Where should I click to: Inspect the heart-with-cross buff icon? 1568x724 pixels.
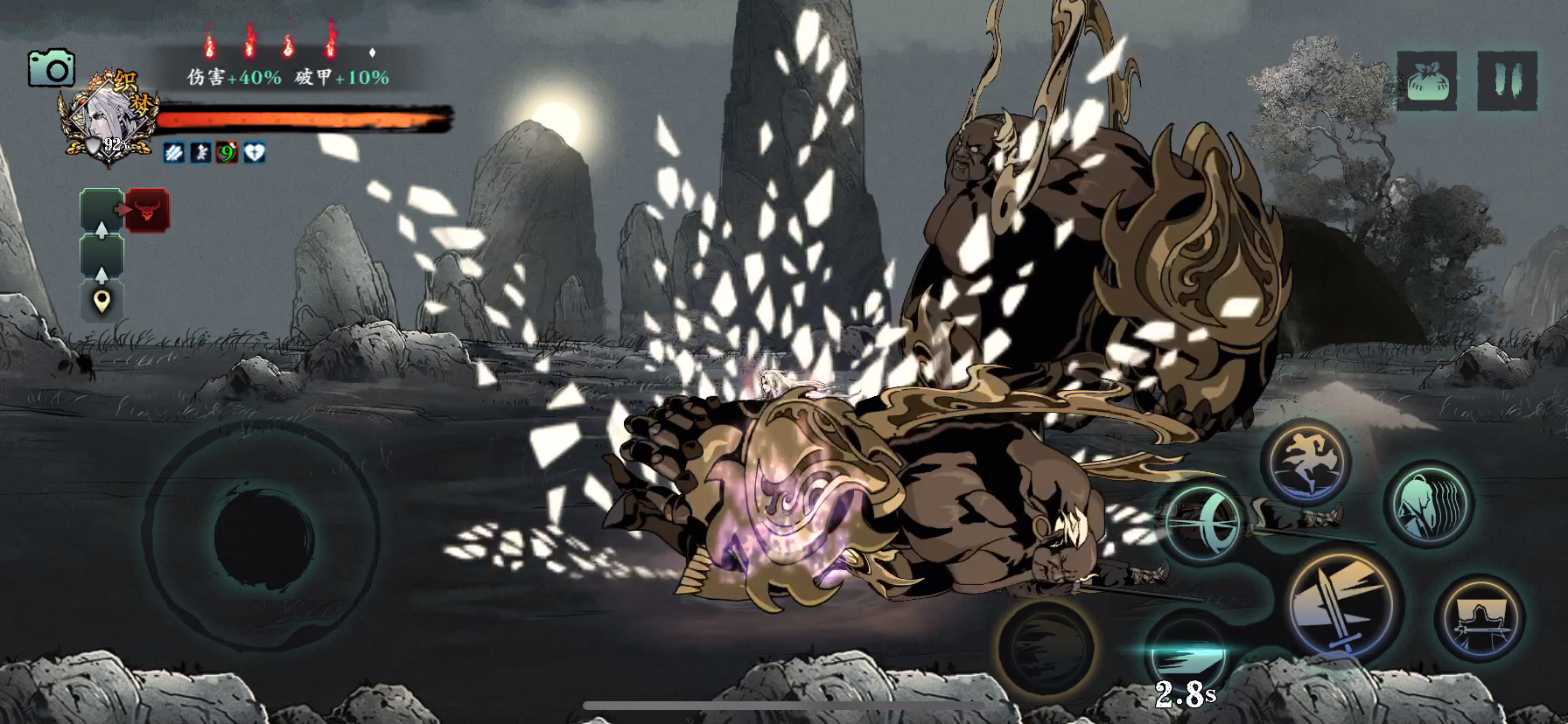(x=254, y=153)
